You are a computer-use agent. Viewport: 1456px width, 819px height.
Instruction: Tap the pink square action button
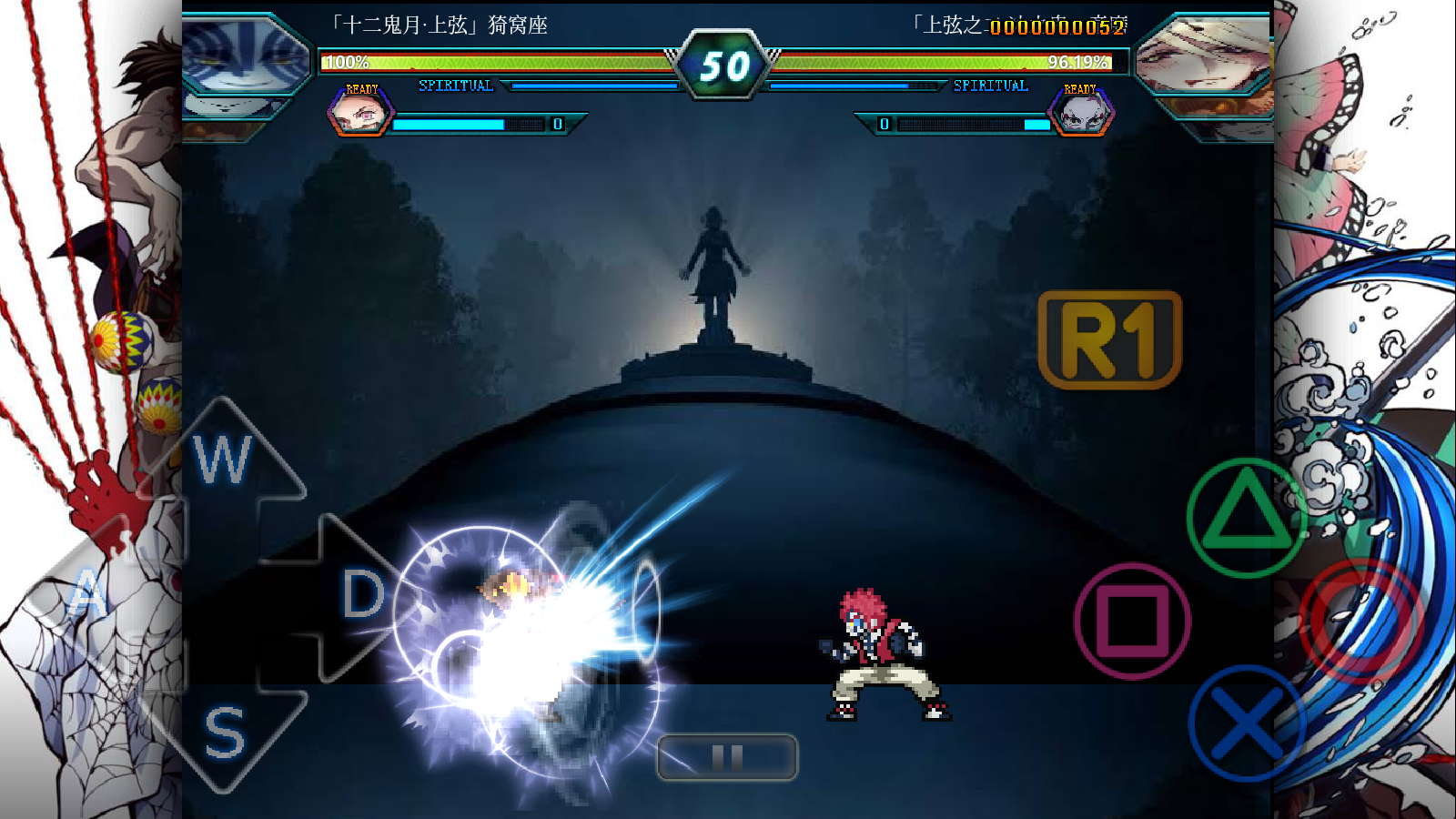tap(1132, 621)
